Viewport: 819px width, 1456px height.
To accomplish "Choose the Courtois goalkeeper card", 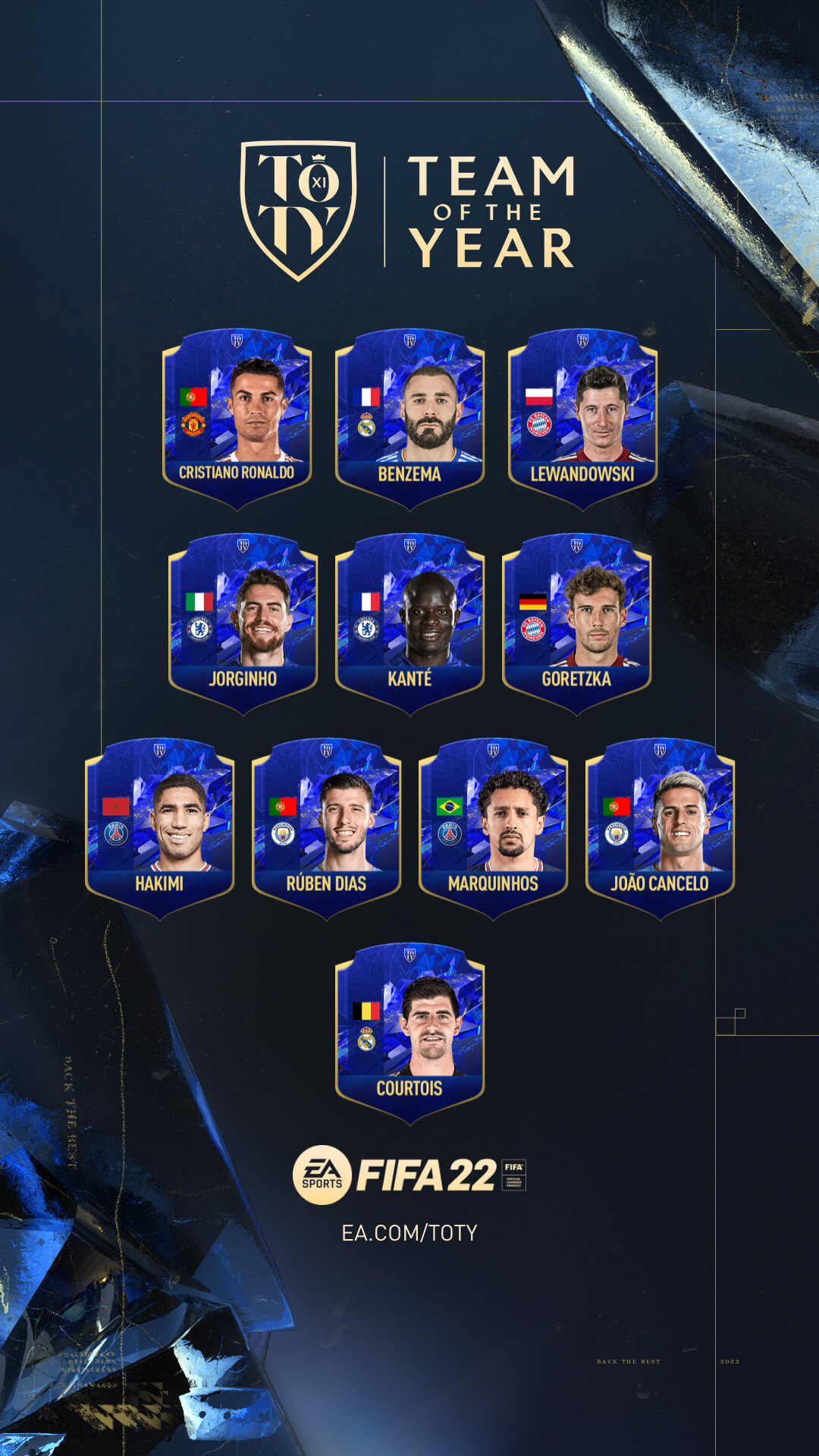I will (x=409, y=1033).
